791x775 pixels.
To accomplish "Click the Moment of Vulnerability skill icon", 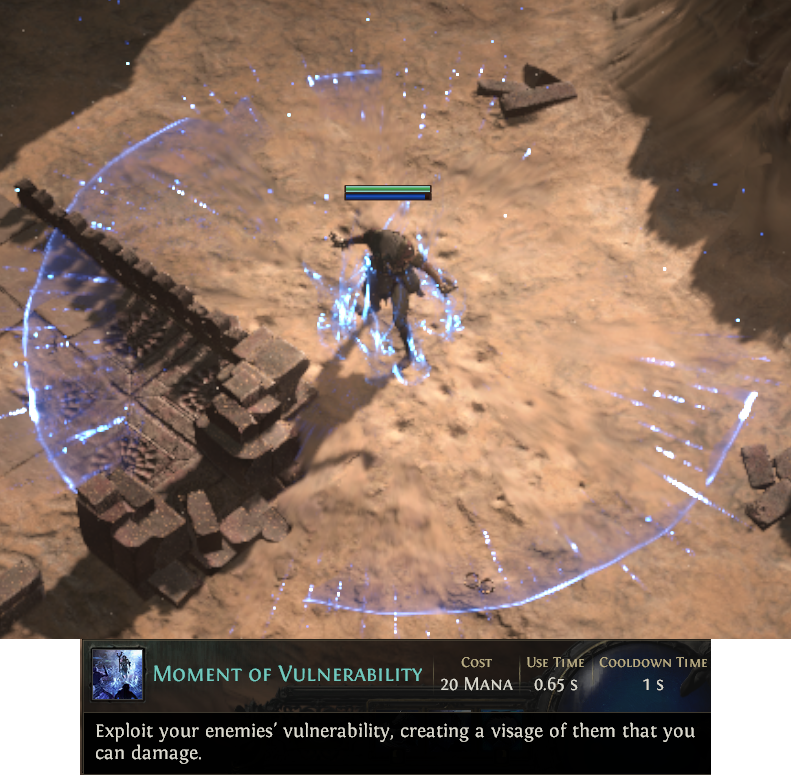I will click(118, 674).
